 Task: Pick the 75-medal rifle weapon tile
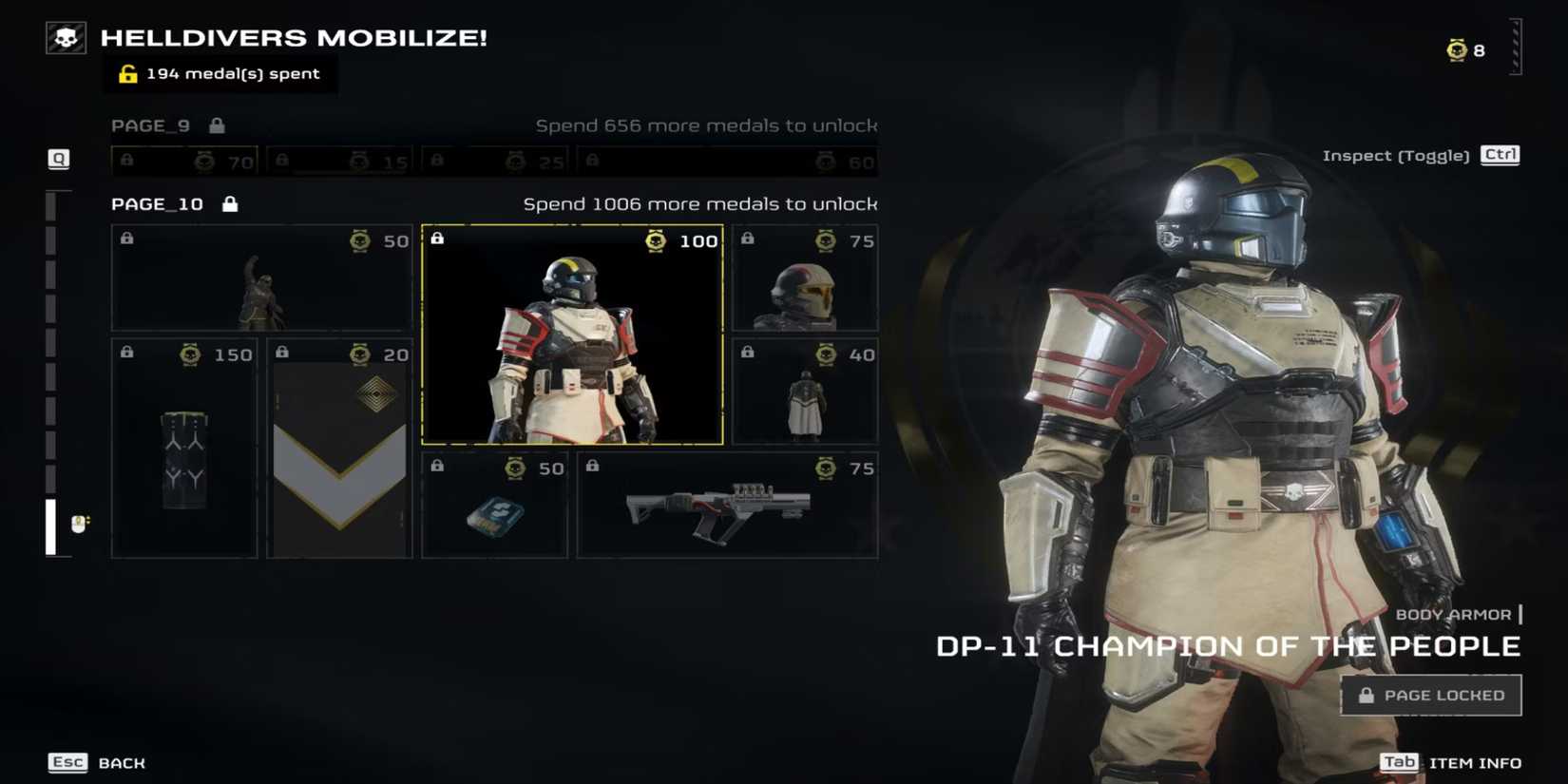tap(727, 505)
